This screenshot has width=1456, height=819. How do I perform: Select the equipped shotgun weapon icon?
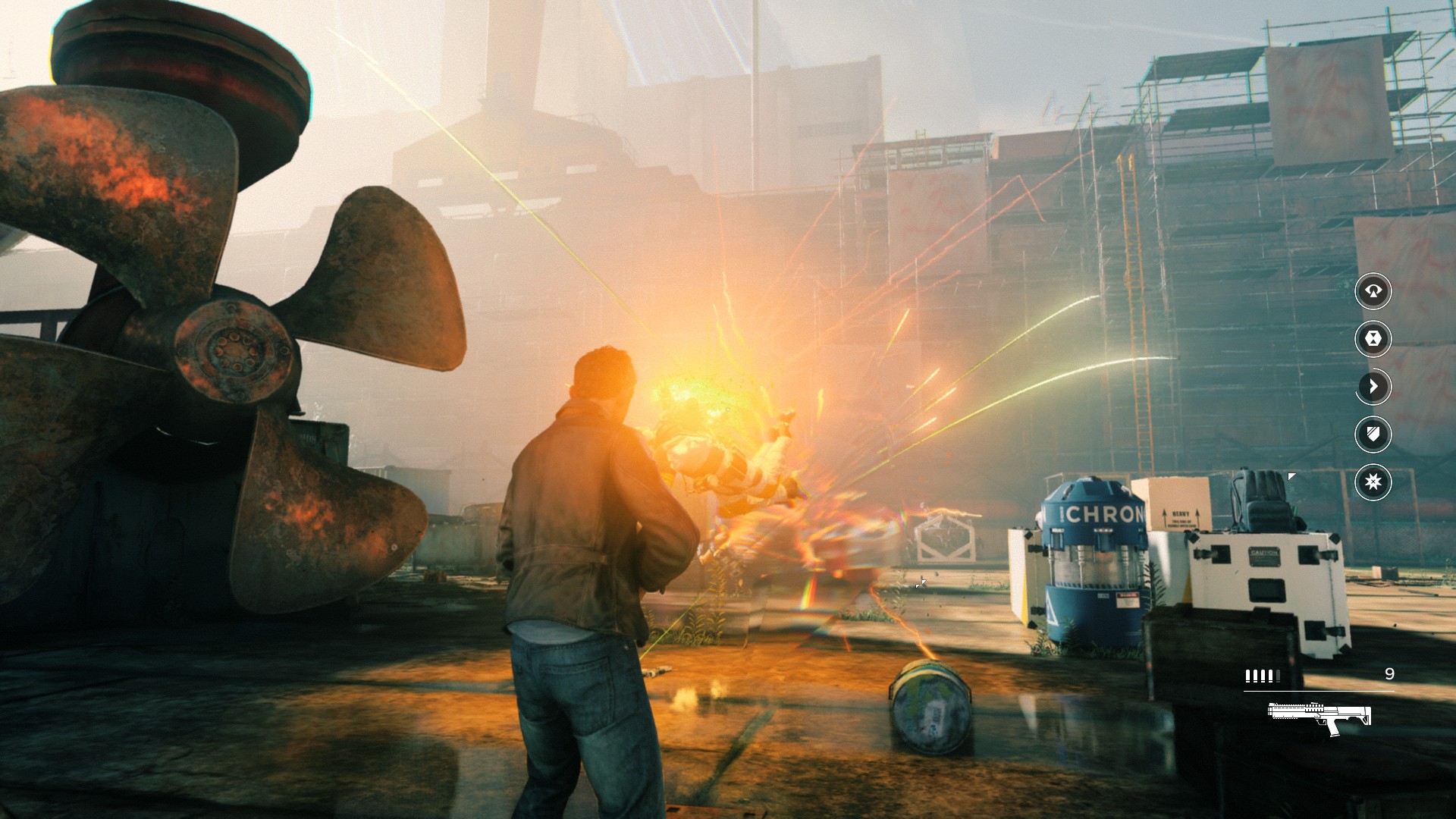coord(1319,717)
